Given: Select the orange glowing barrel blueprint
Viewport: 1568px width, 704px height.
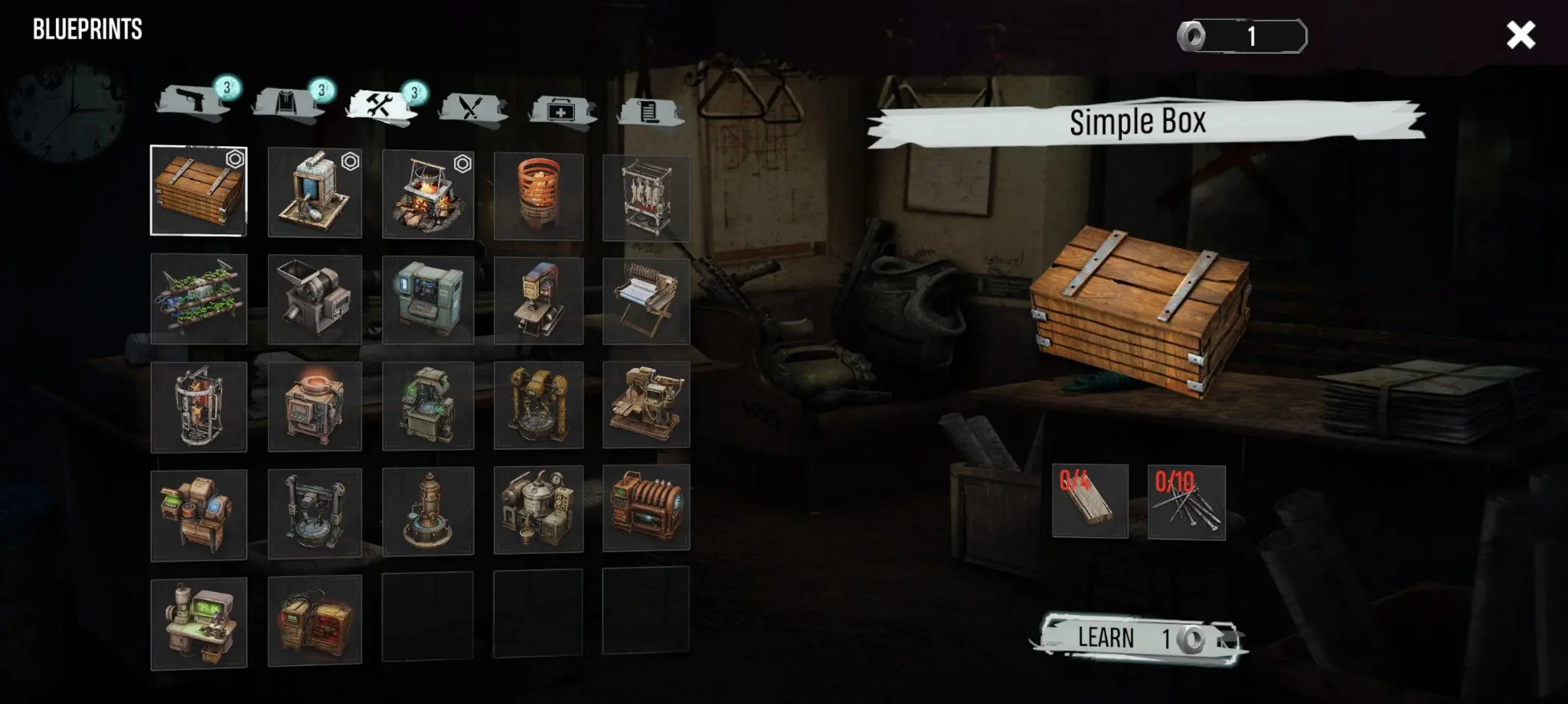Looking at the screenshot, I should (x=538, y=197).
